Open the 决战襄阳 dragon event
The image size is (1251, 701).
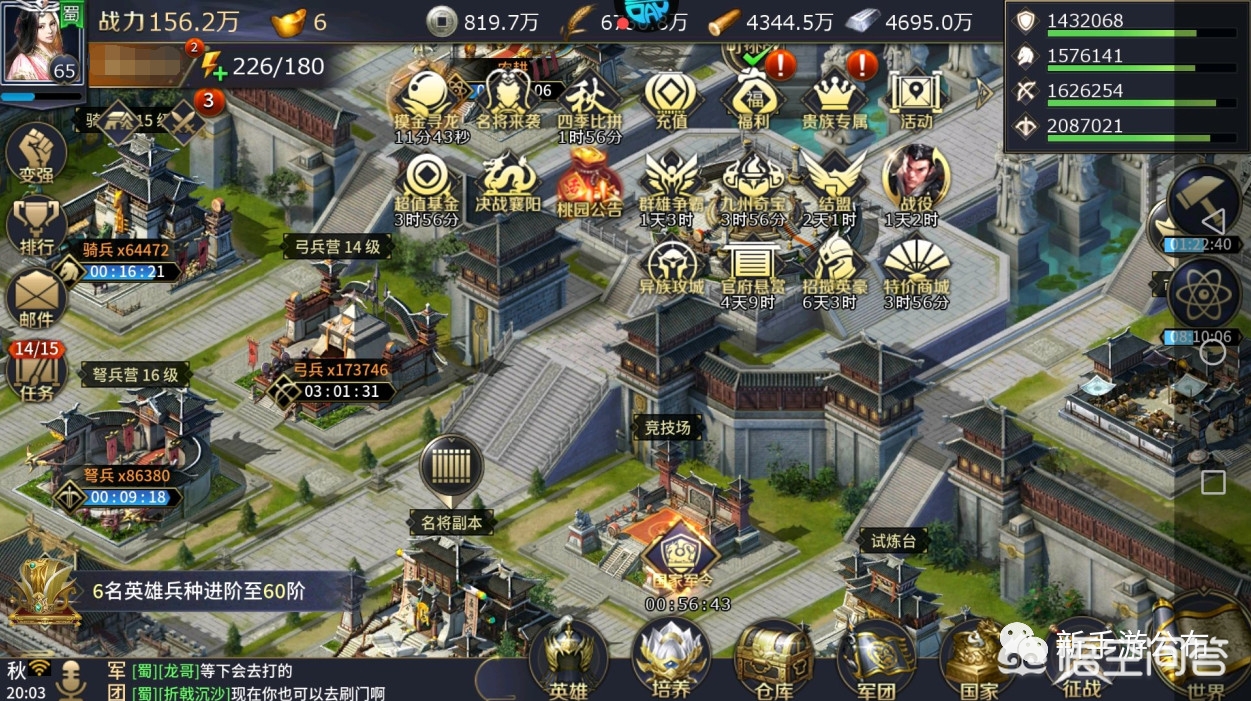tap(508, 182)
